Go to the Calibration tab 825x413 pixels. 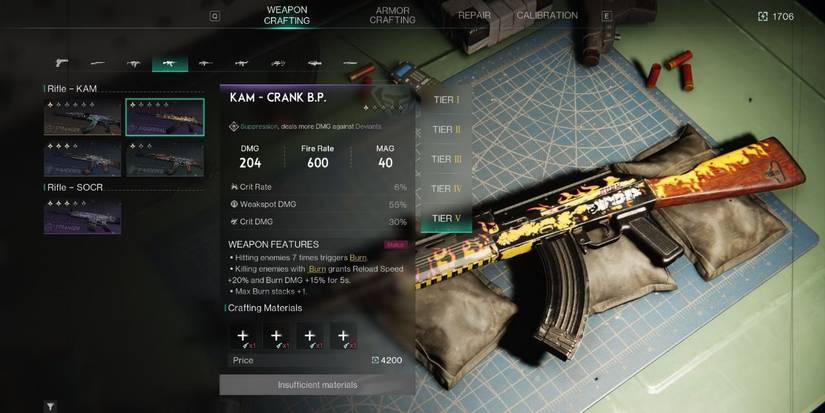point(547,16)
